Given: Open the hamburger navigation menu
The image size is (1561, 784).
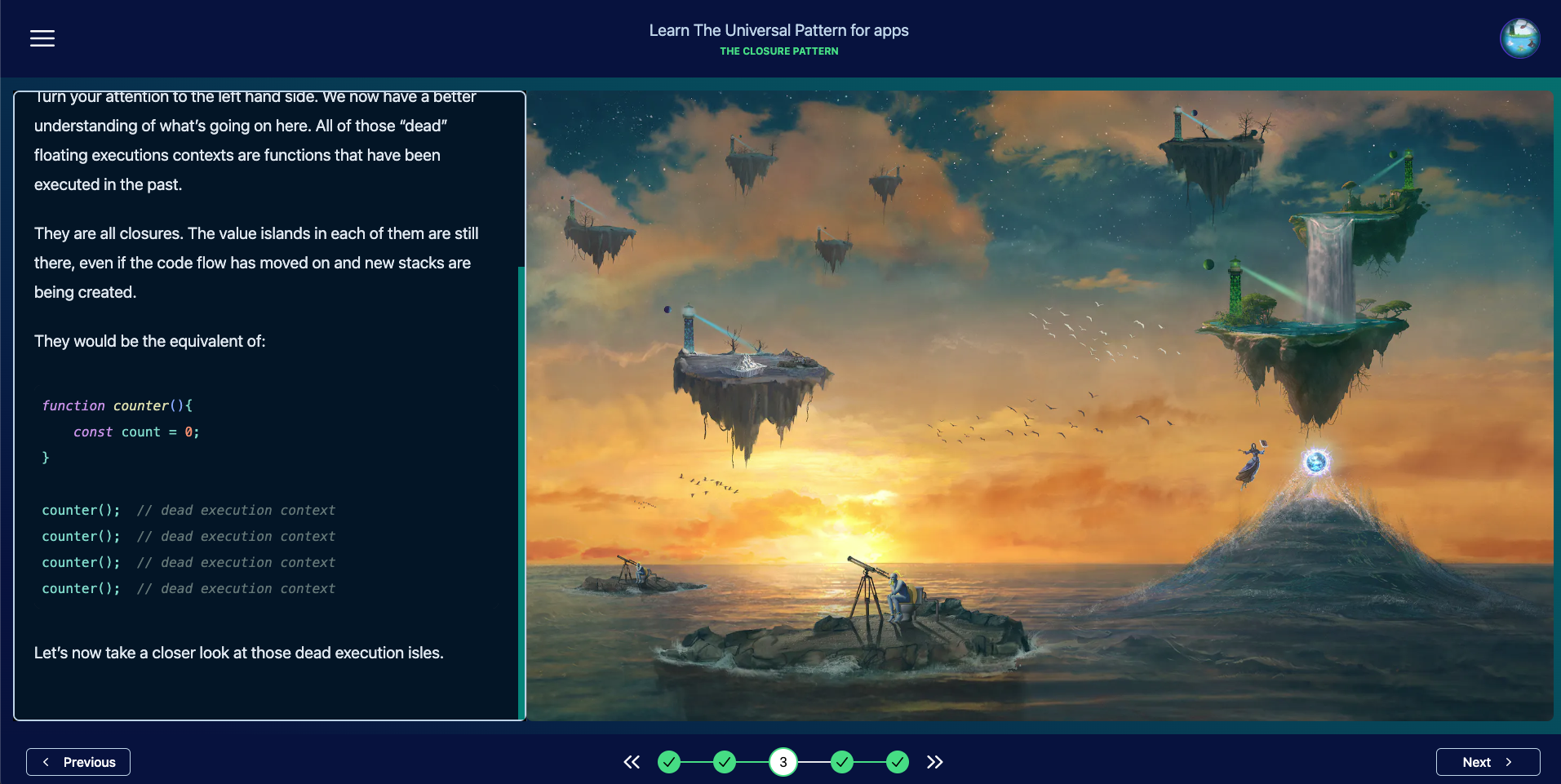Looking at the screenshot, I should tap(42, 38).
